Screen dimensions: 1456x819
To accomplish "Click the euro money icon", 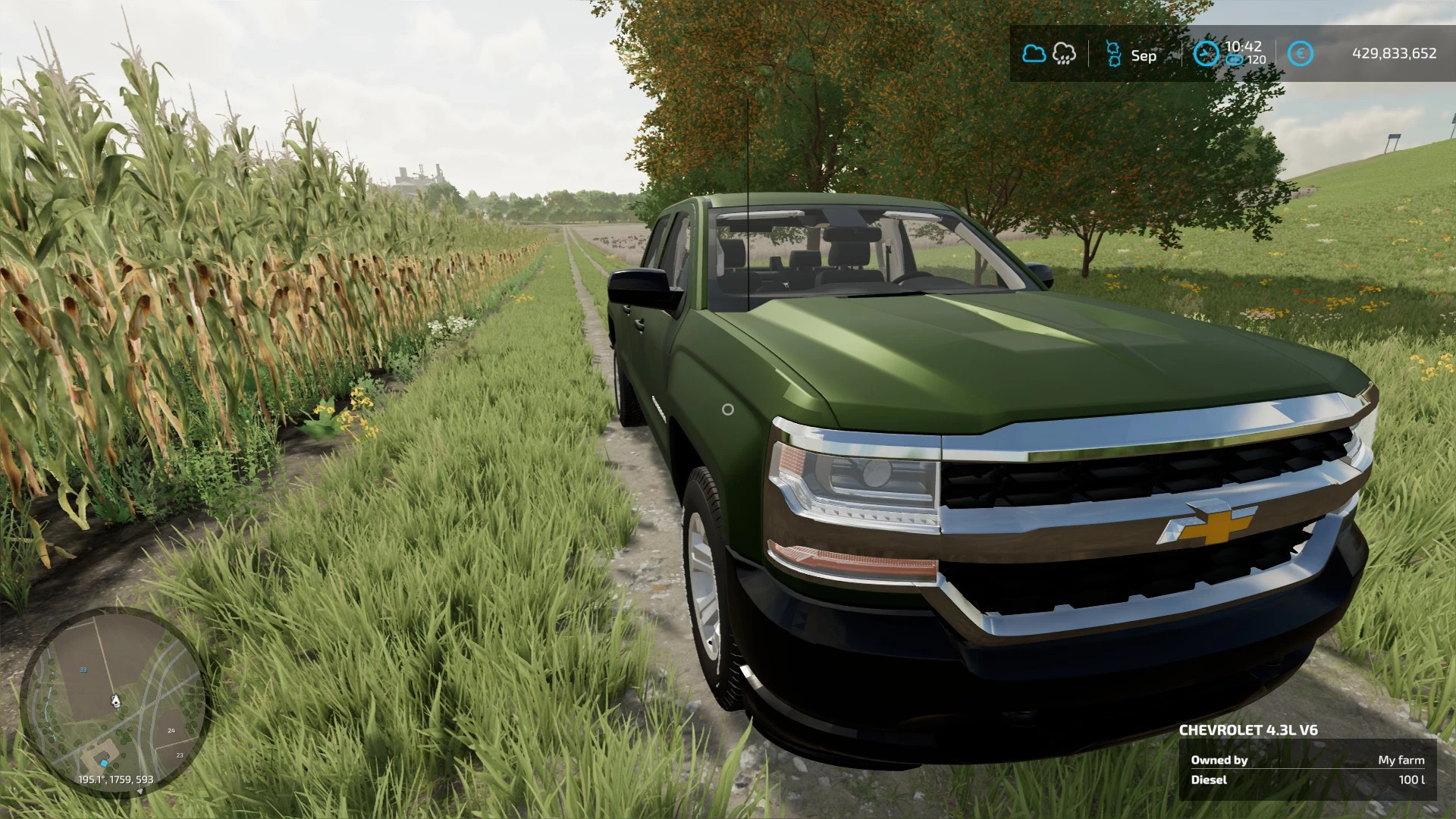I will click(1300, 54).
